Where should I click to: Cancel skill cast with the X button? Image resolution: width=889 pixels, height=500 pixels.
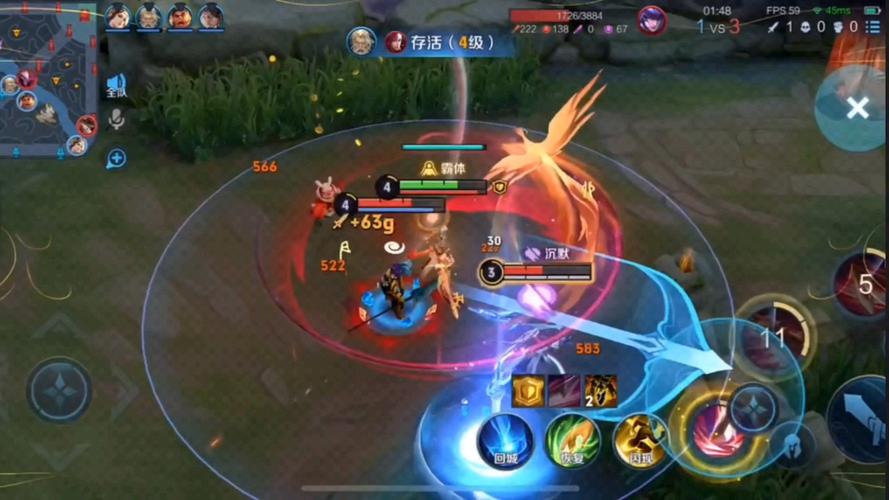[857, 108]
